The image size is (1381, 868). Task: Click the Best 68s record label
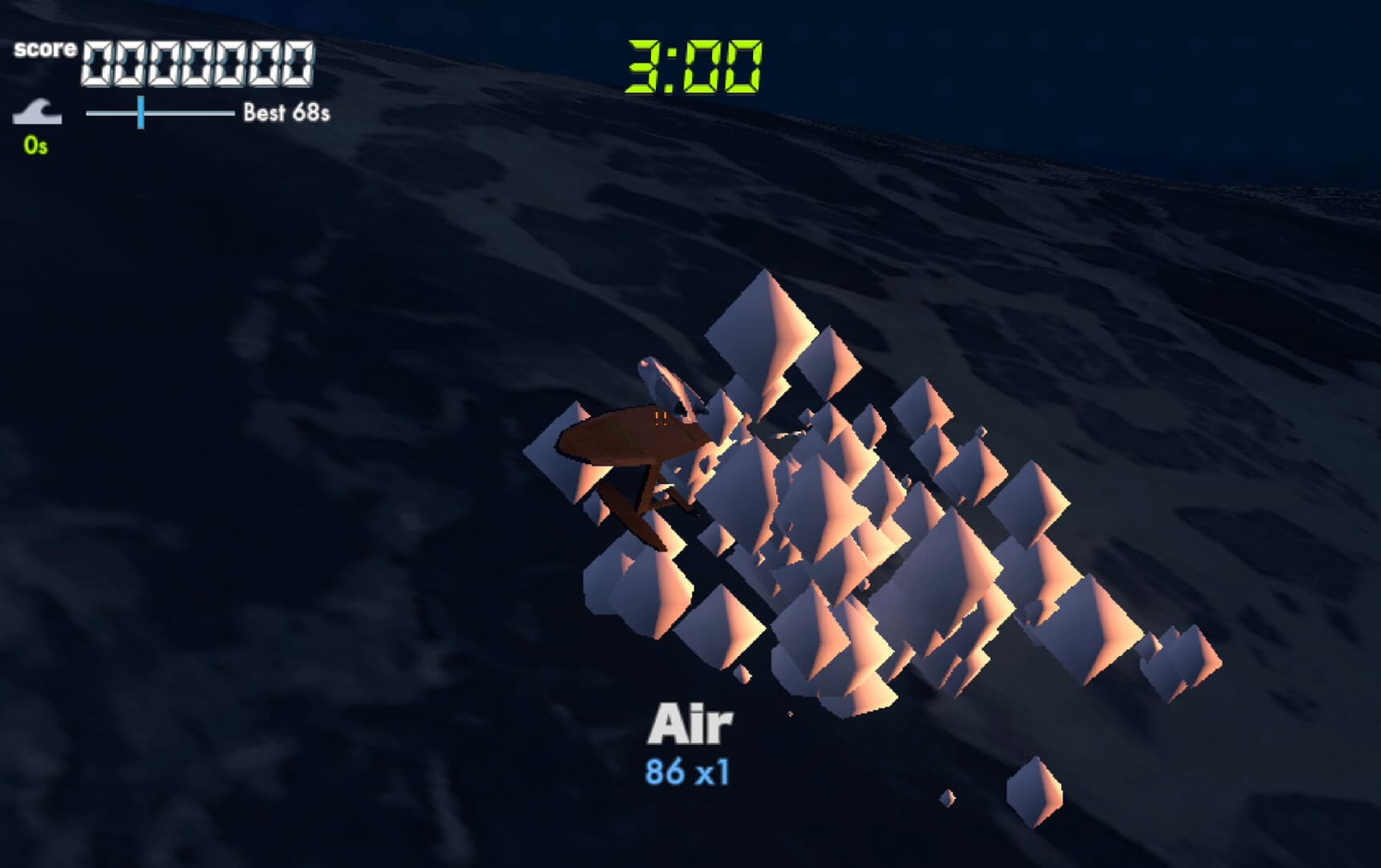[285, 113]
